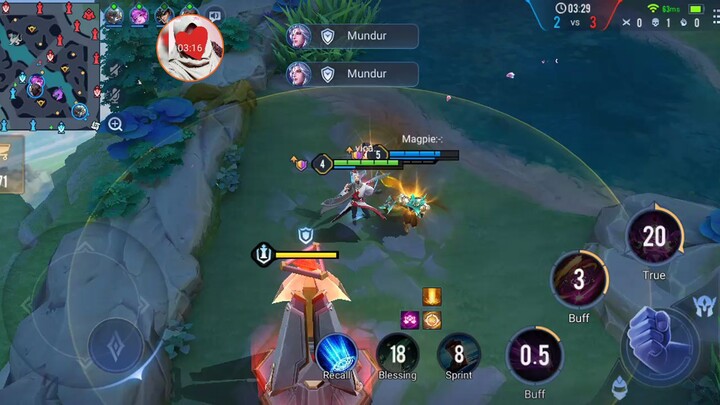Trigger the Sprint summoner spell
The width and height of the screenshot is (720, 405).
459,352
